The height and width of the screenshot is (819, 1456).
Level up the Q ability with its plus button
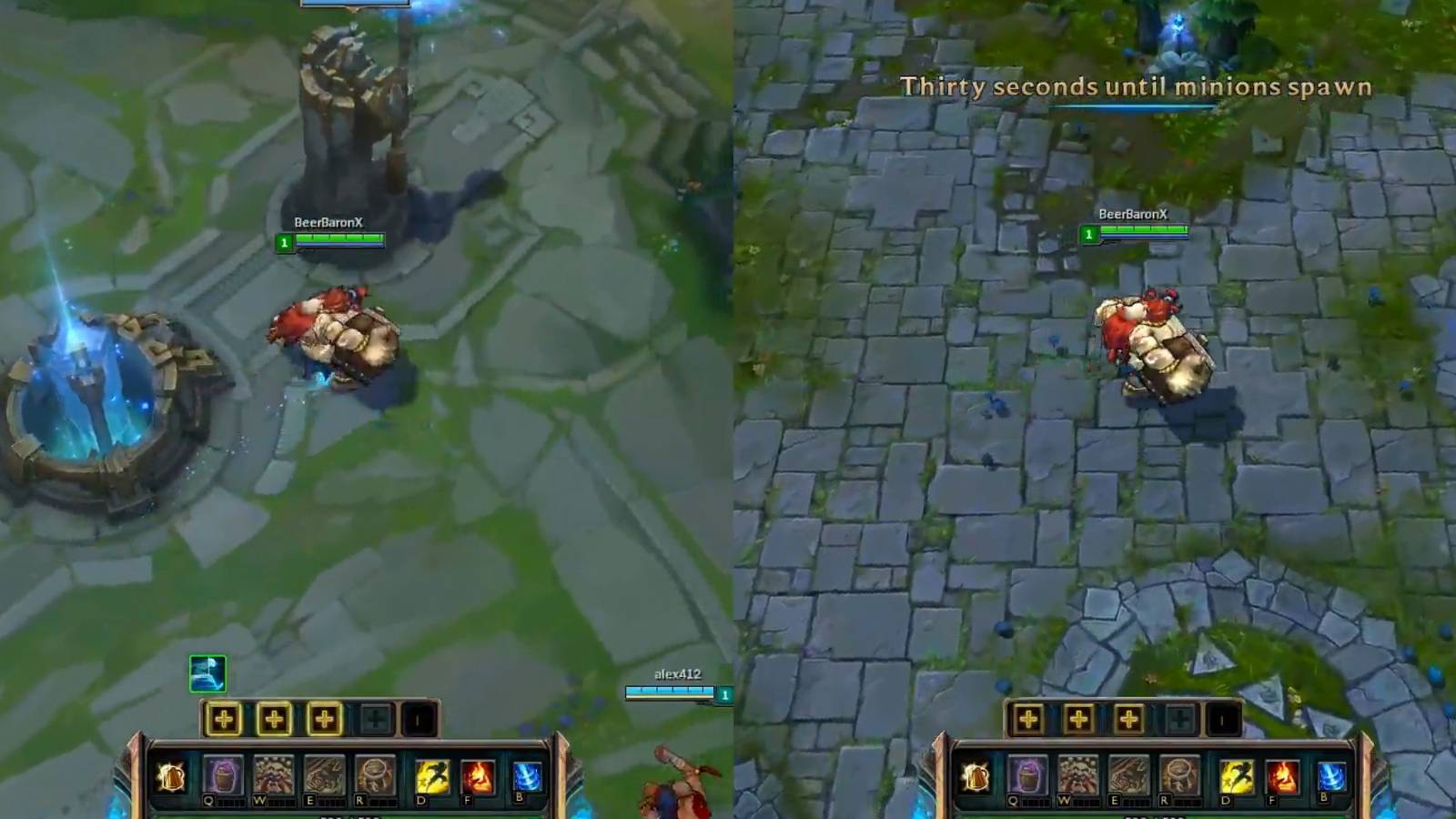pos(223,720)
